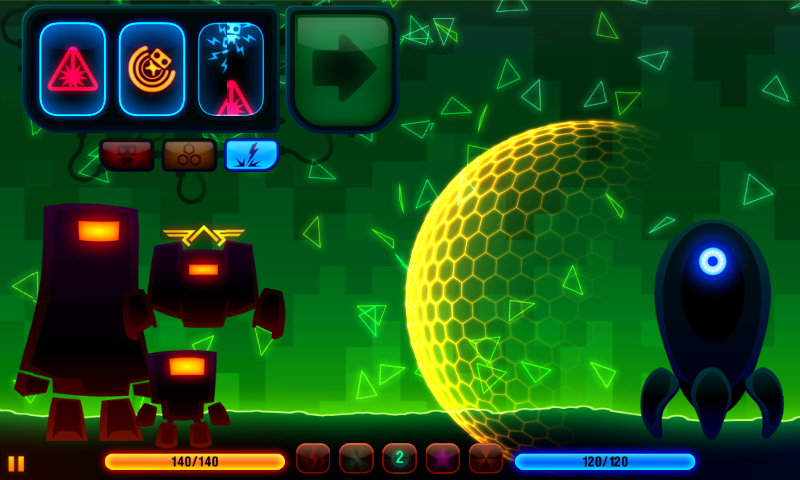Hit the big green arrow button

(x=342, y=69)
